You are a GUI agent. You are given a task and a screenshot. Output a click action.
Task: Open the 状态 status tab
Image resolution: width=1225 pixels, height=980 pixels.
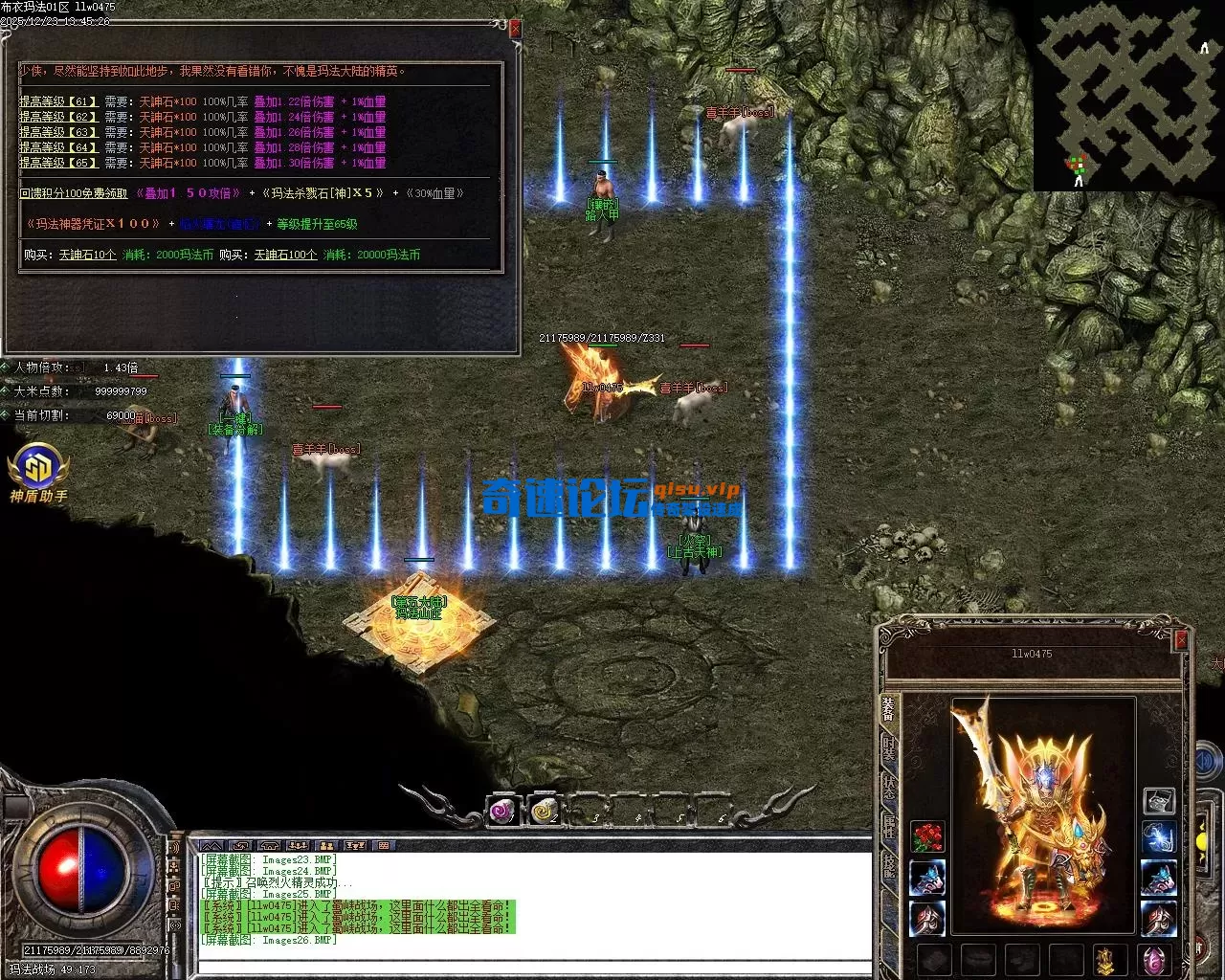[889, 788]
